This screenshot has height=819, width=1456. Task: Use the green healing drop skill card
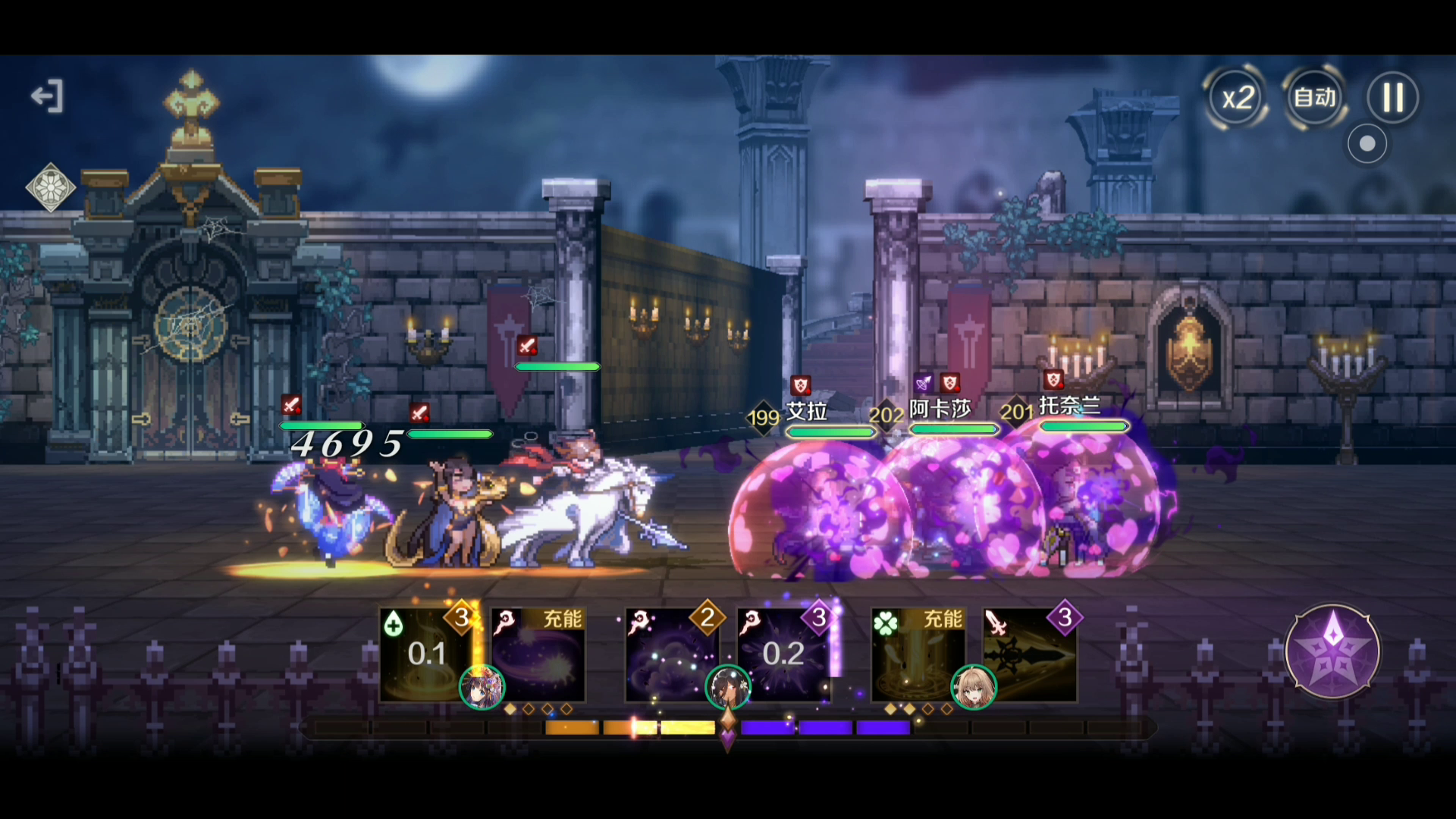point(425,654)
